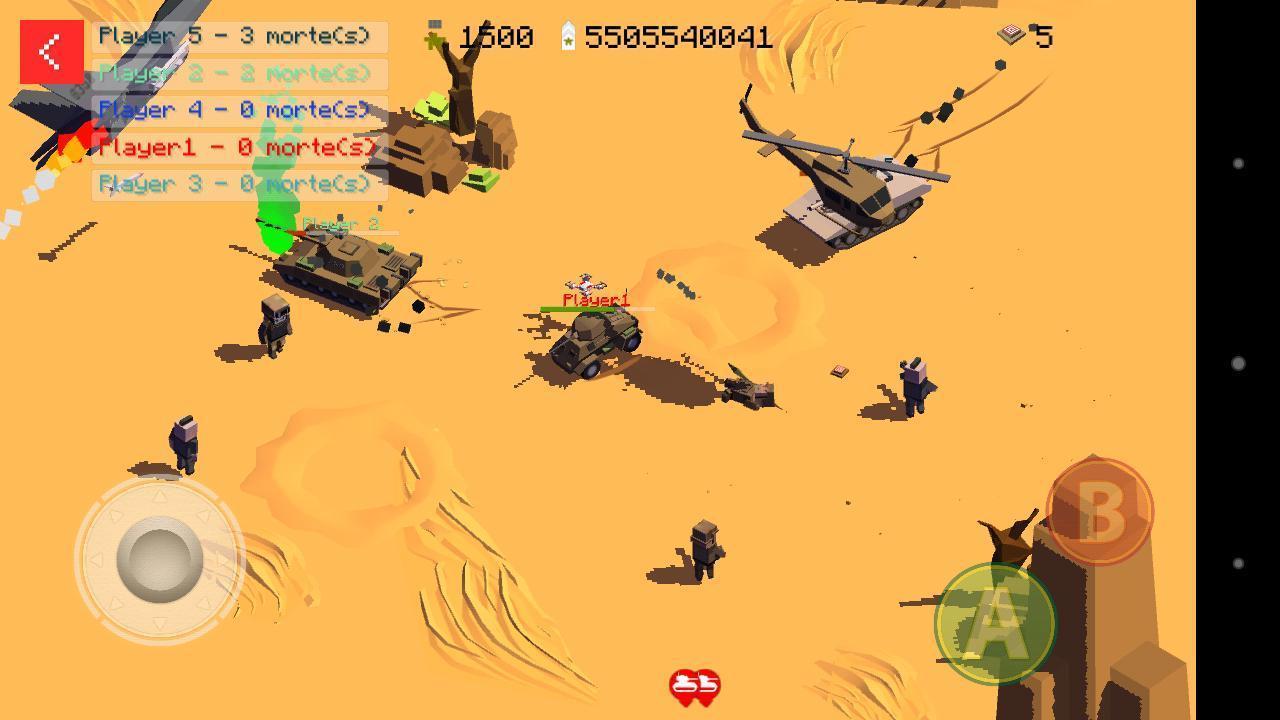Fire with the green A button
The width and height of the screenshot is (1280, 720).
point(994,623)
